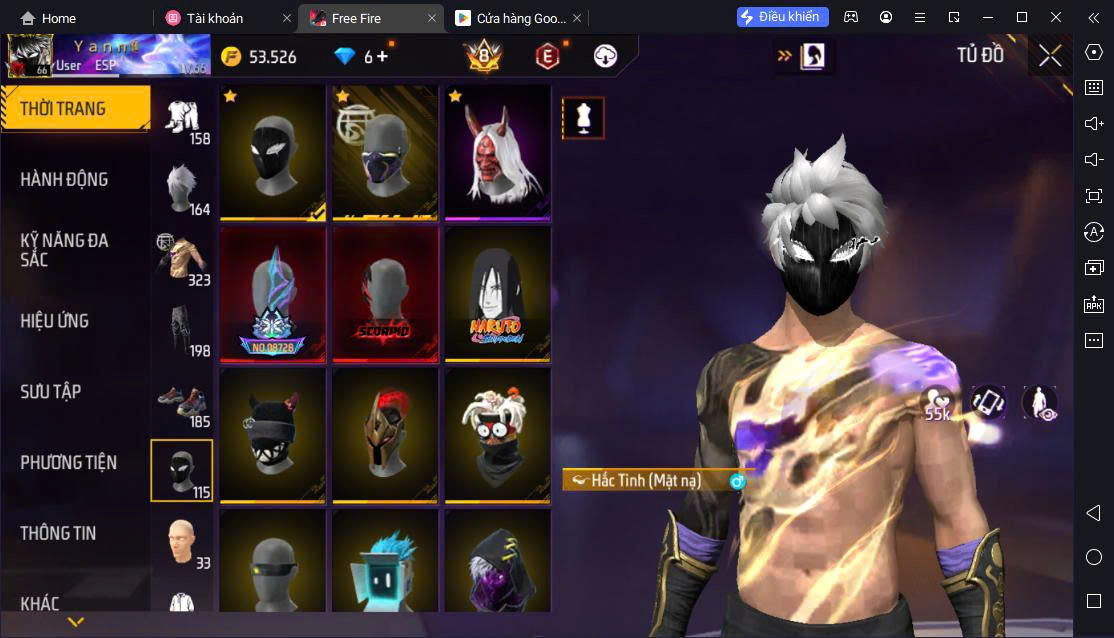Switch to the HIỆU ỨNG category

(x=55, y=321)
